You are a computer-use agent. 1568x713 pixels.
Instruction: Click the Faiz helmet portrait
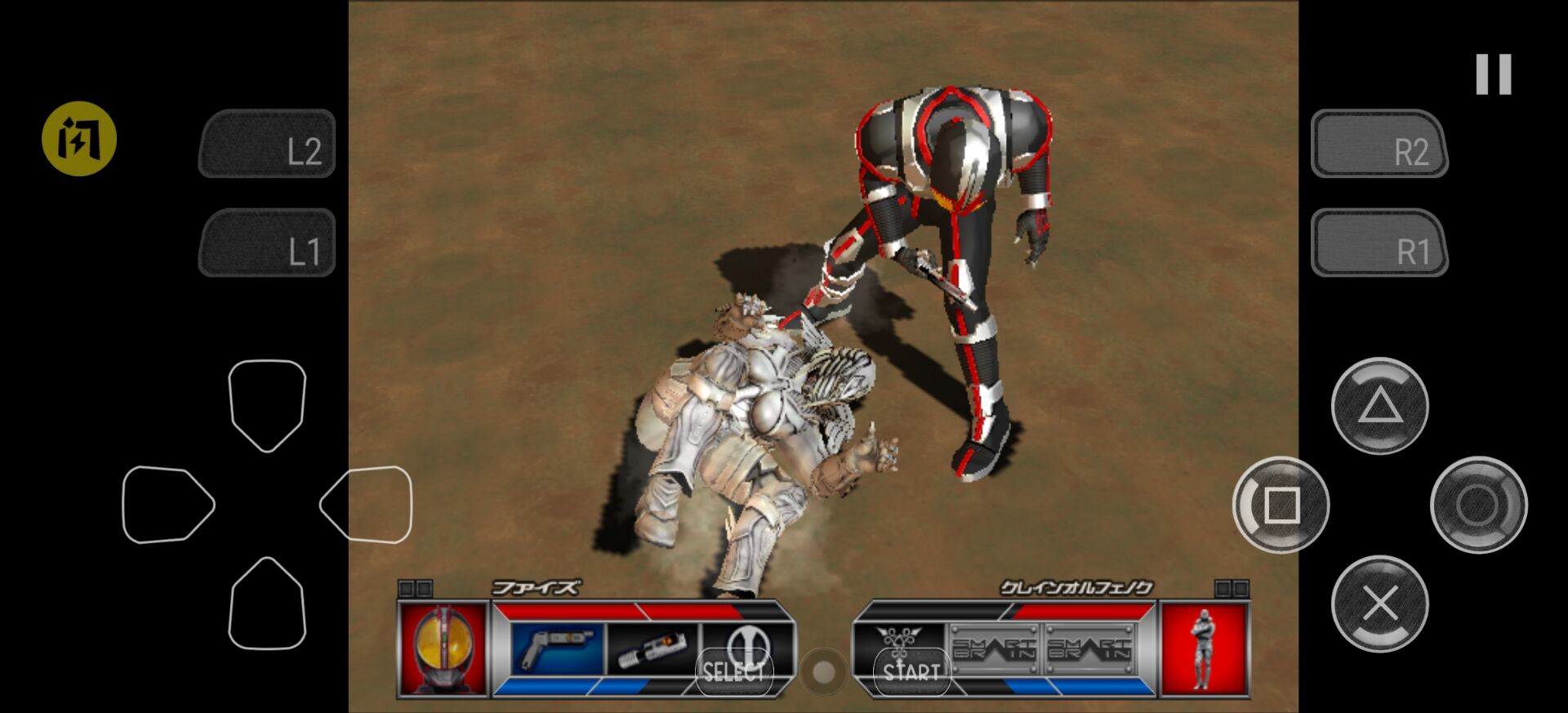pyautogui.click(x=443, y=649)
